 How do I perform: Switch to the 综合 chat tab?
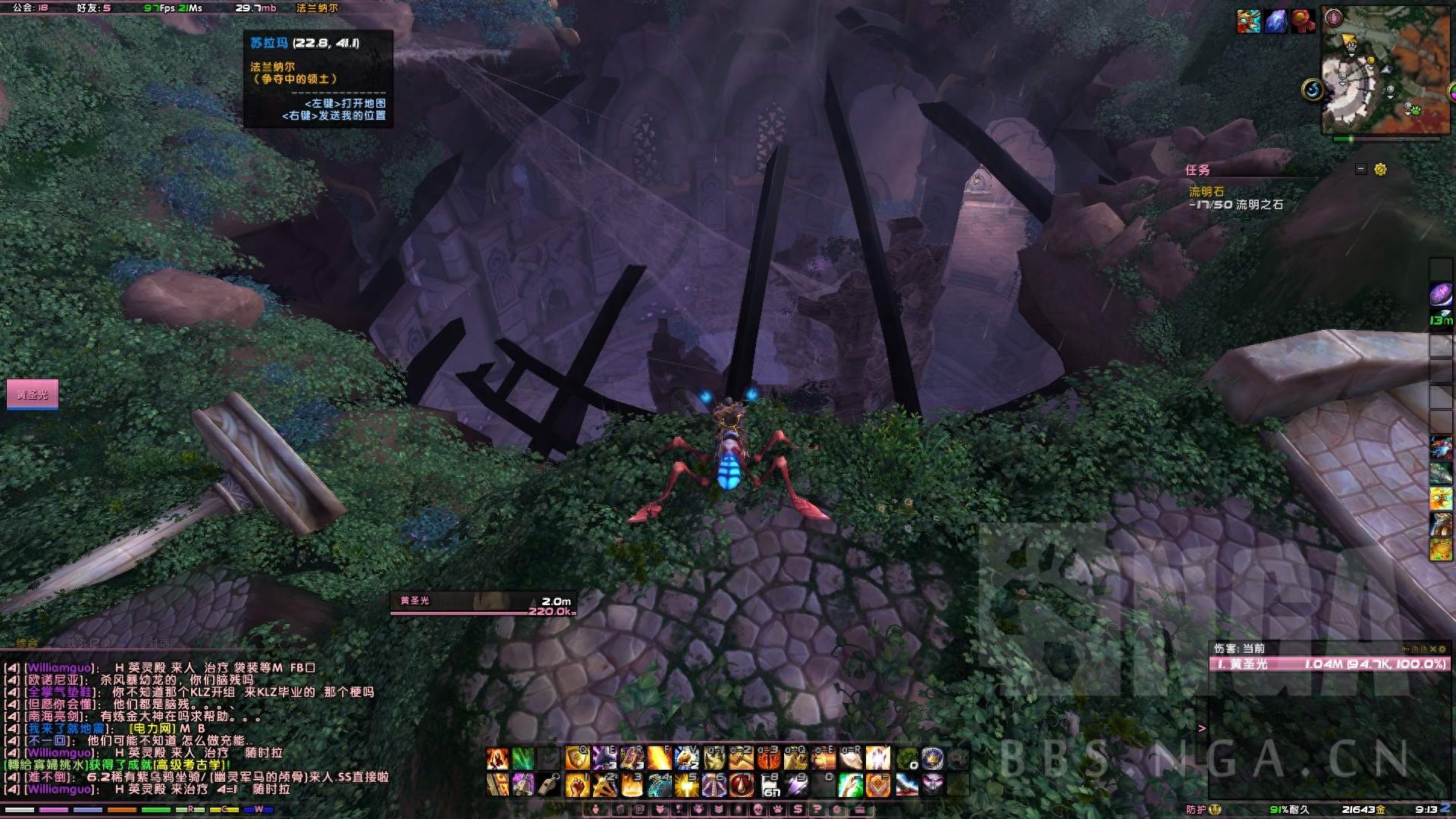(x=27, y=643)
